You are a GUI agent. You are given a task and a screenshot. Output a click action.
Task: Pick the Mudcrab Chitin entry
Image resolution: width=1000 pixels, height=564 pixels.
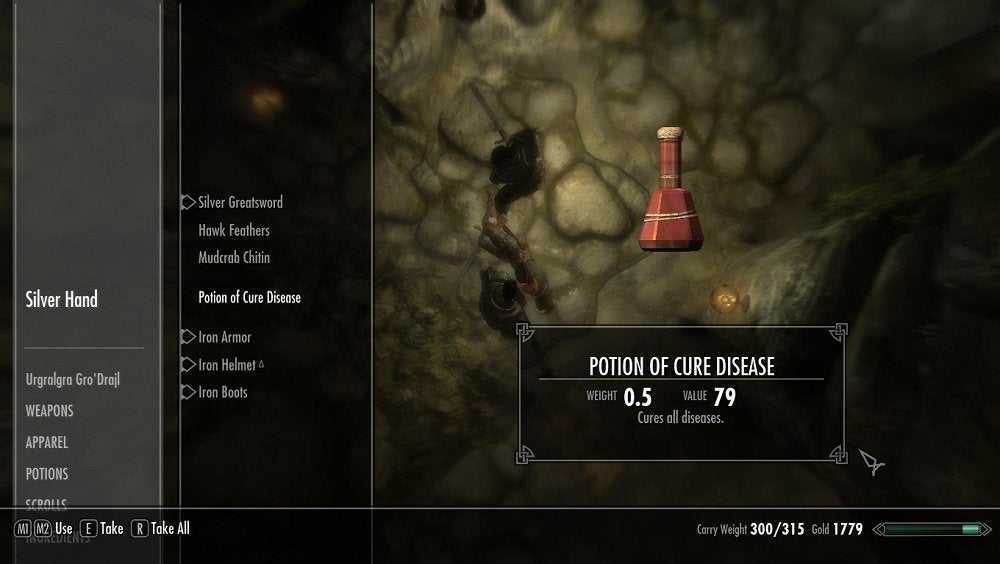[x=234, y=257]
